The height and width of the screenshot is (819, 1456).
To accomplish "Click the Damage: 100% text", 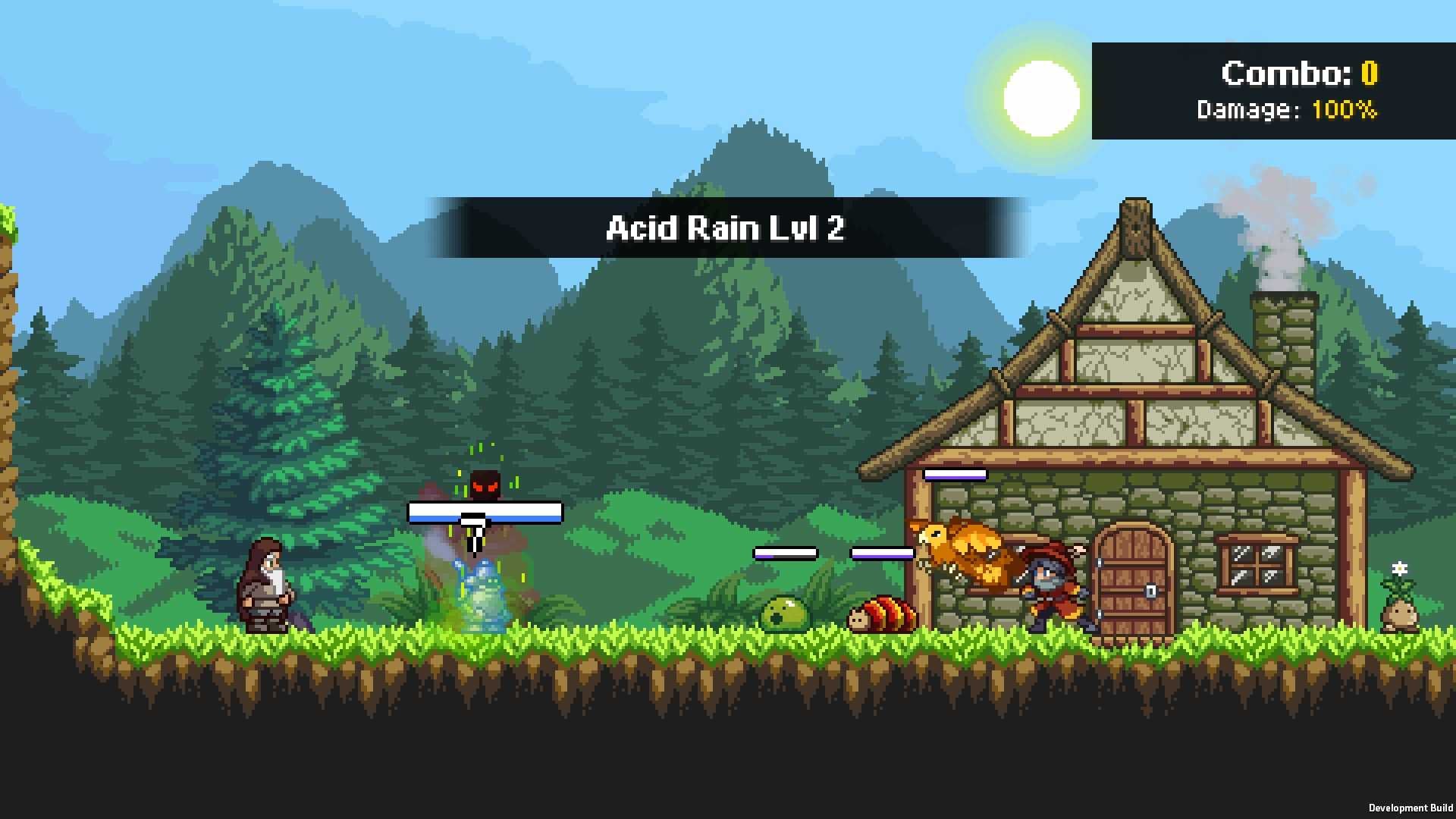I will pos(1287,110).
